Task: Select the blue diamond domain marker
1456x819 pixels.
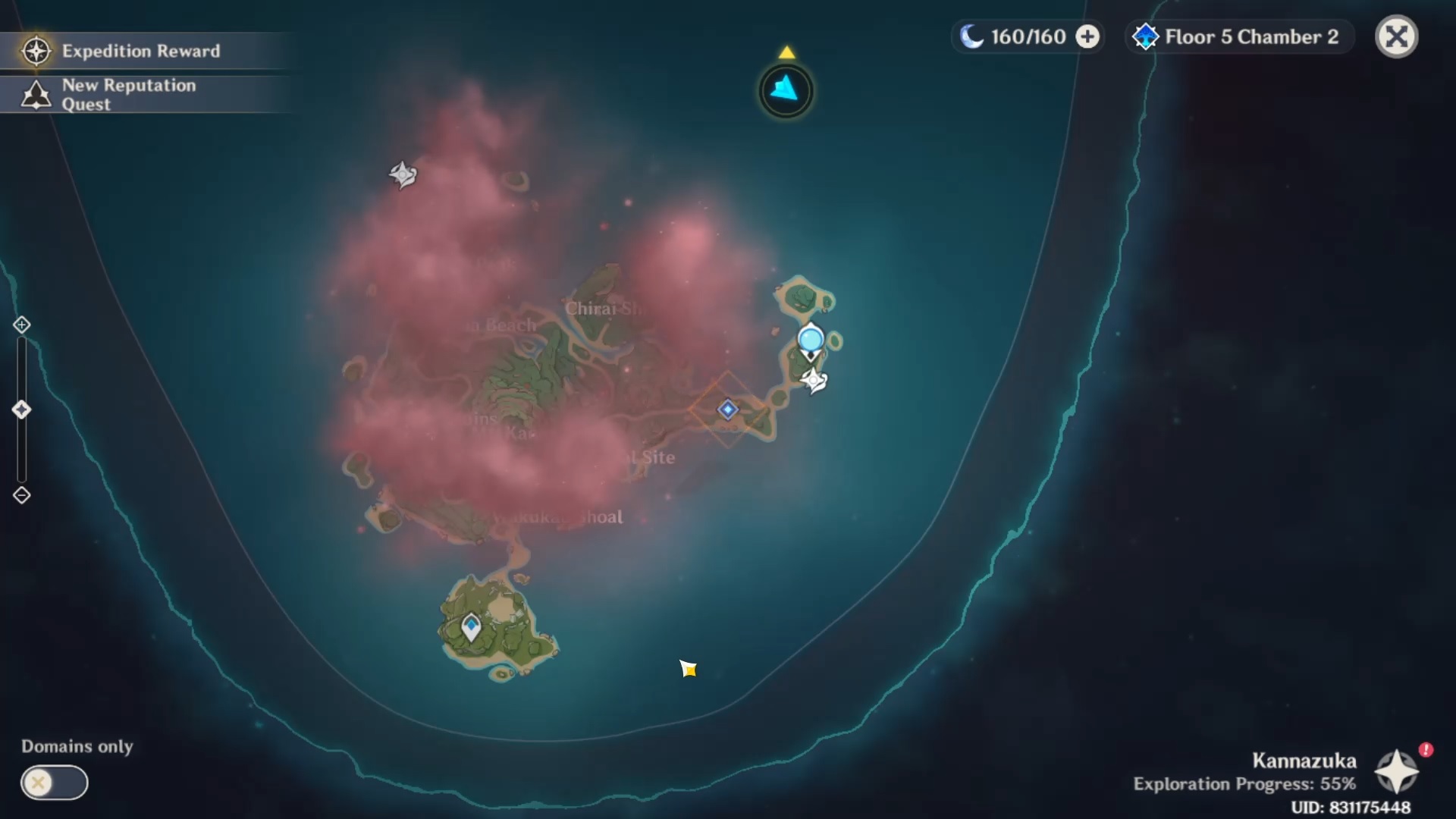Action: tap(728, 409)
